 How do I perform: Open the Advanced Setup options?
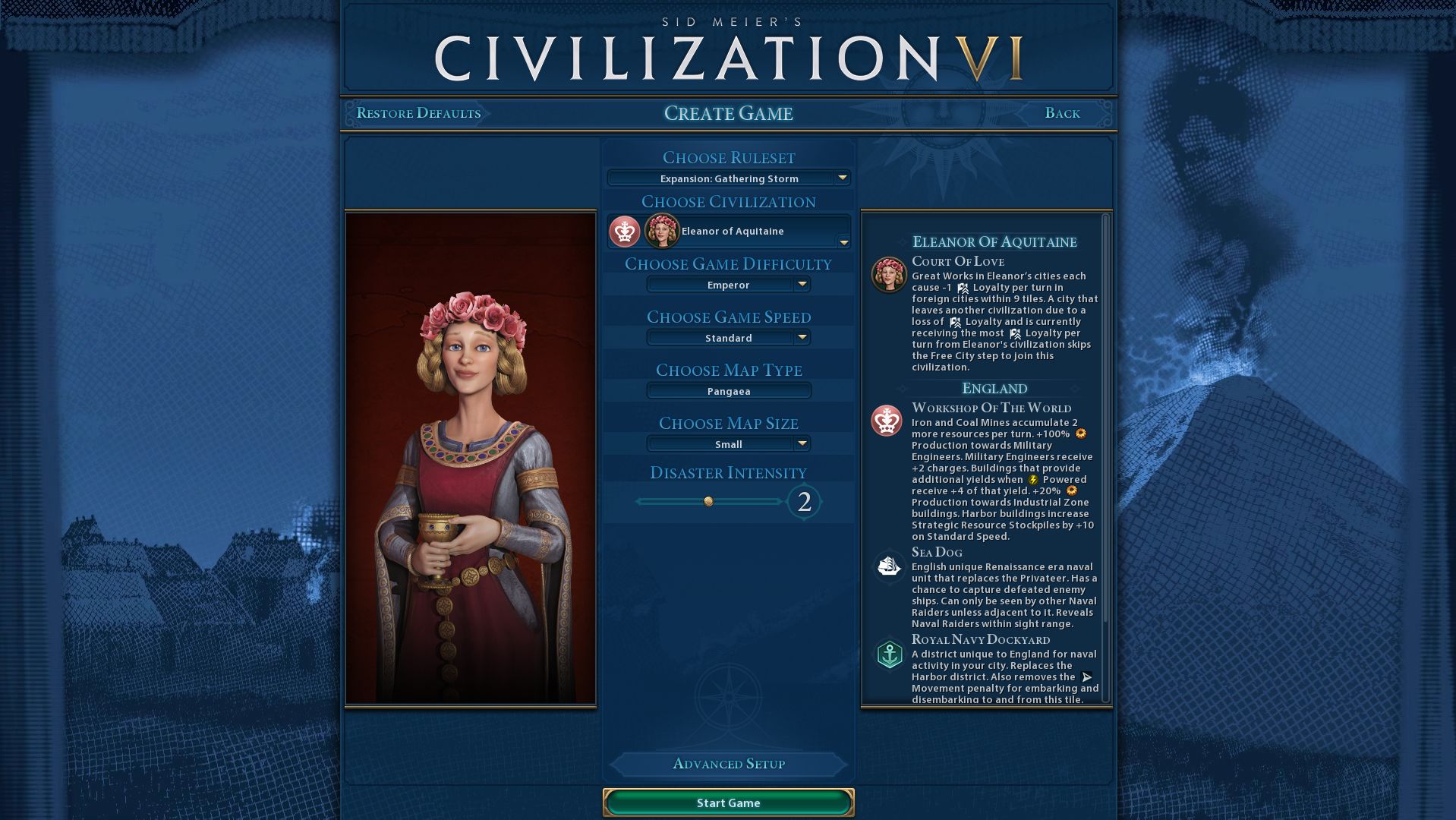click(728, 764)
